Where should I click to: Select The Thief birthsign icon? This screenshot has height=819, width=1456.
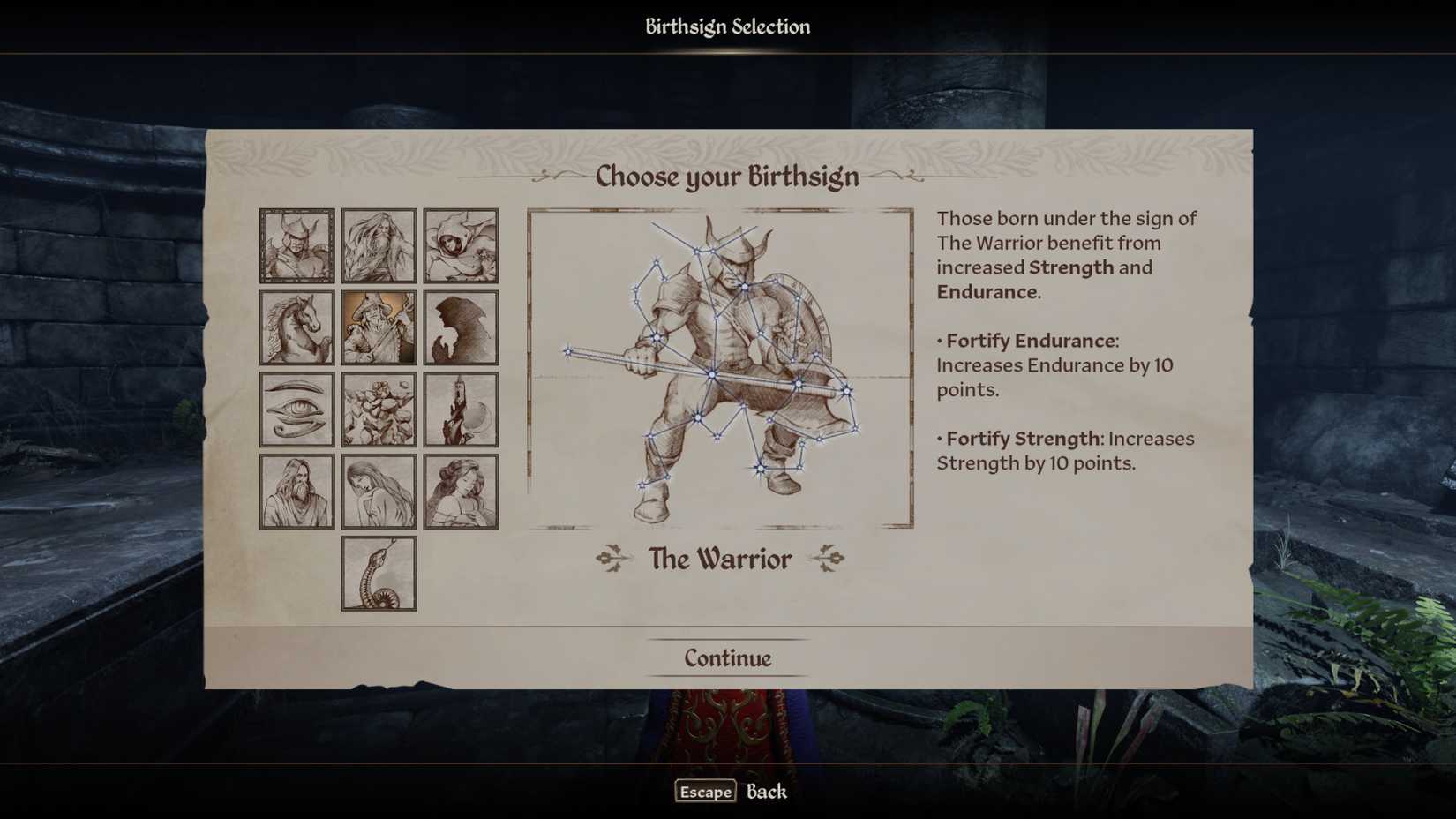point(461,245)
